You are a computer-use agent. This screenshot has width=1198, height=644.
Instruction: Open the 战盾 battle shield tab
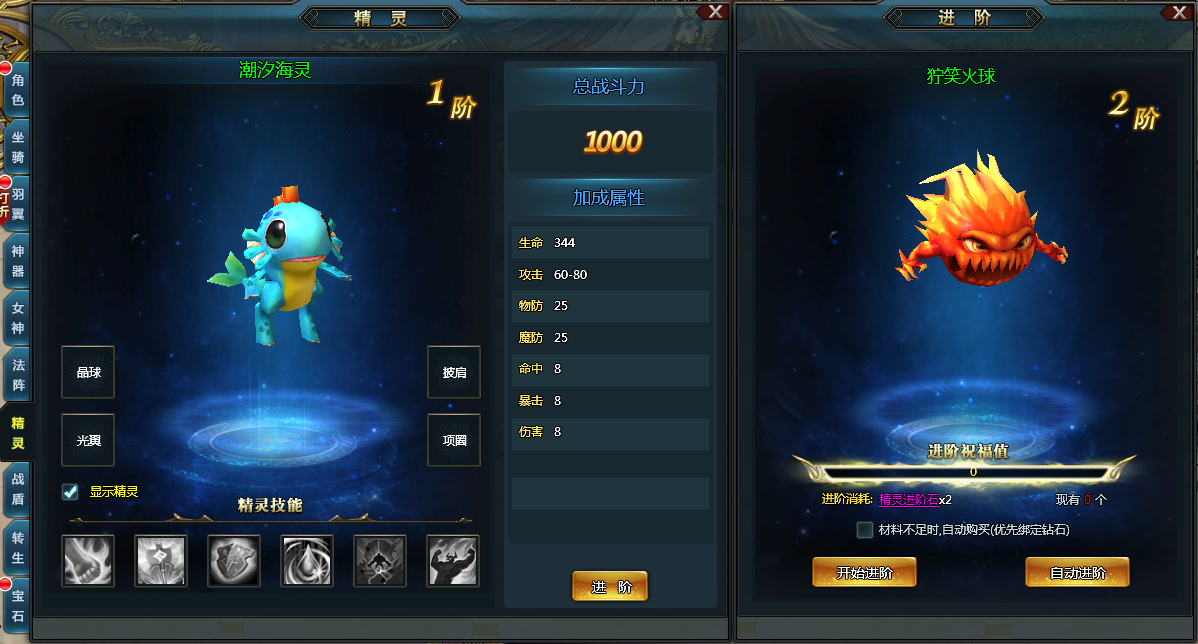pyautogui.click(x=17, y=491)
